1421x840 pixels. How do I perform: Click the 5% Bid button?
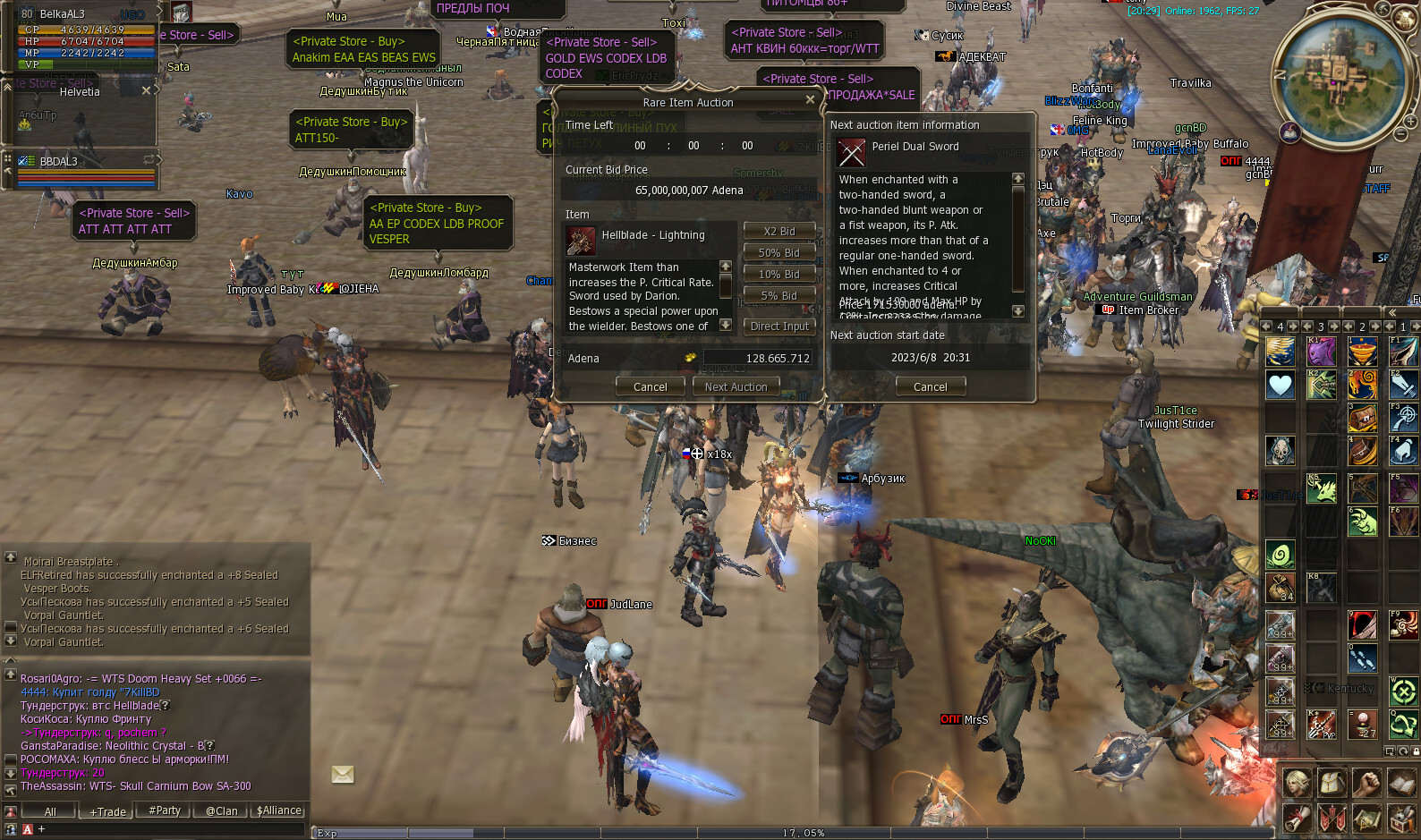pyautogui.click(x=779, y=295)
